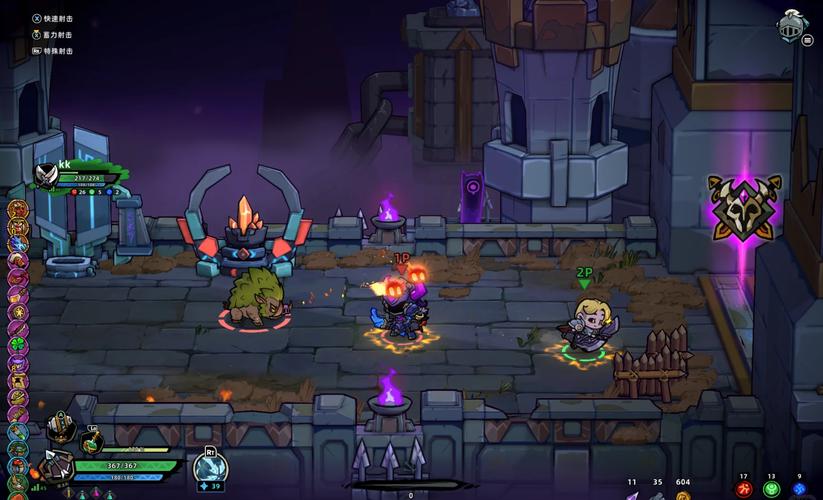Click the gold coin currency icon
The height and width of the screenshot is (500, 823).
point(683,495)
